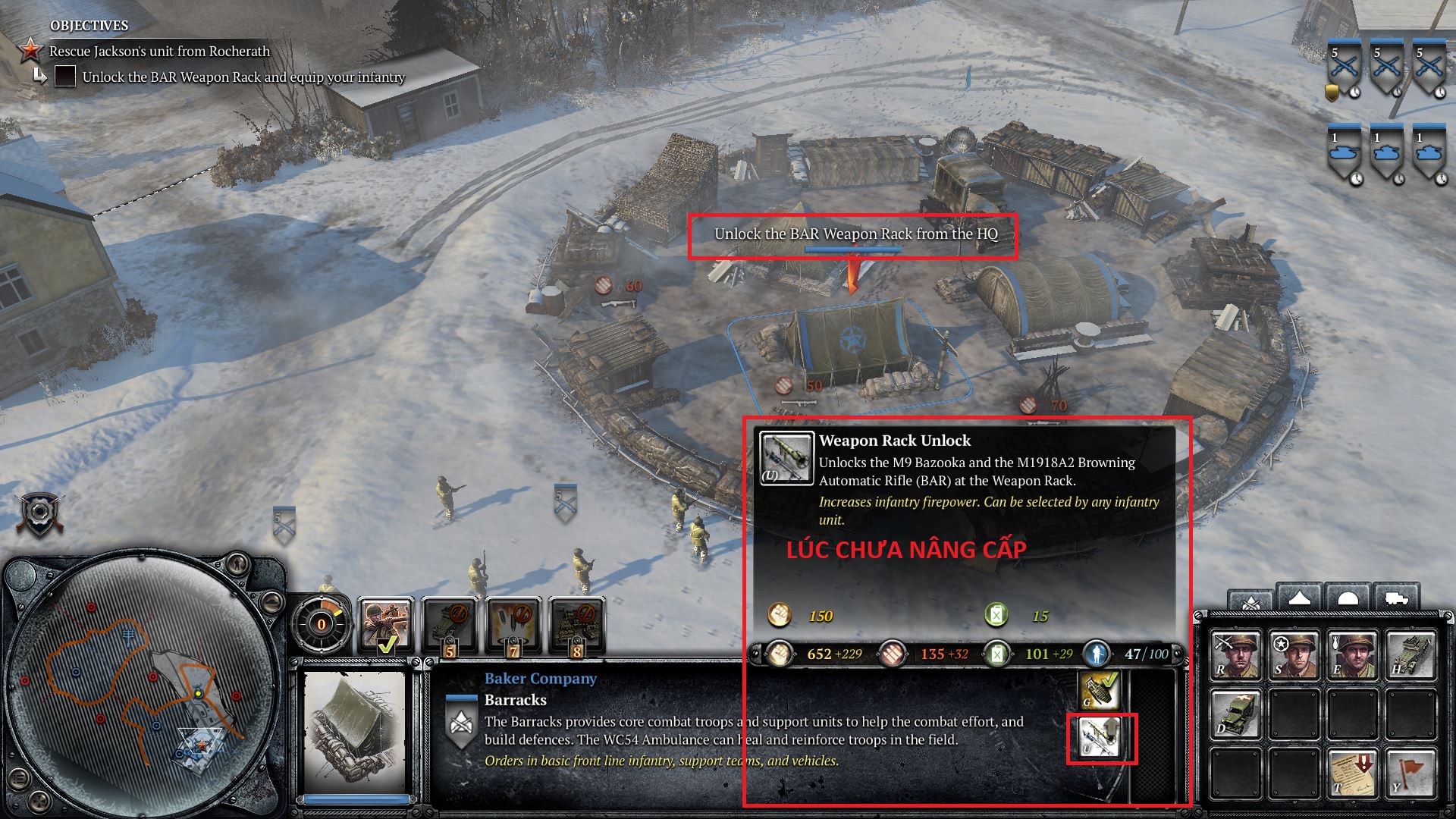Viewport: 1456px width, 819px height.
Task: Click the paper document with red arrow
Action: click(1352, 773)
